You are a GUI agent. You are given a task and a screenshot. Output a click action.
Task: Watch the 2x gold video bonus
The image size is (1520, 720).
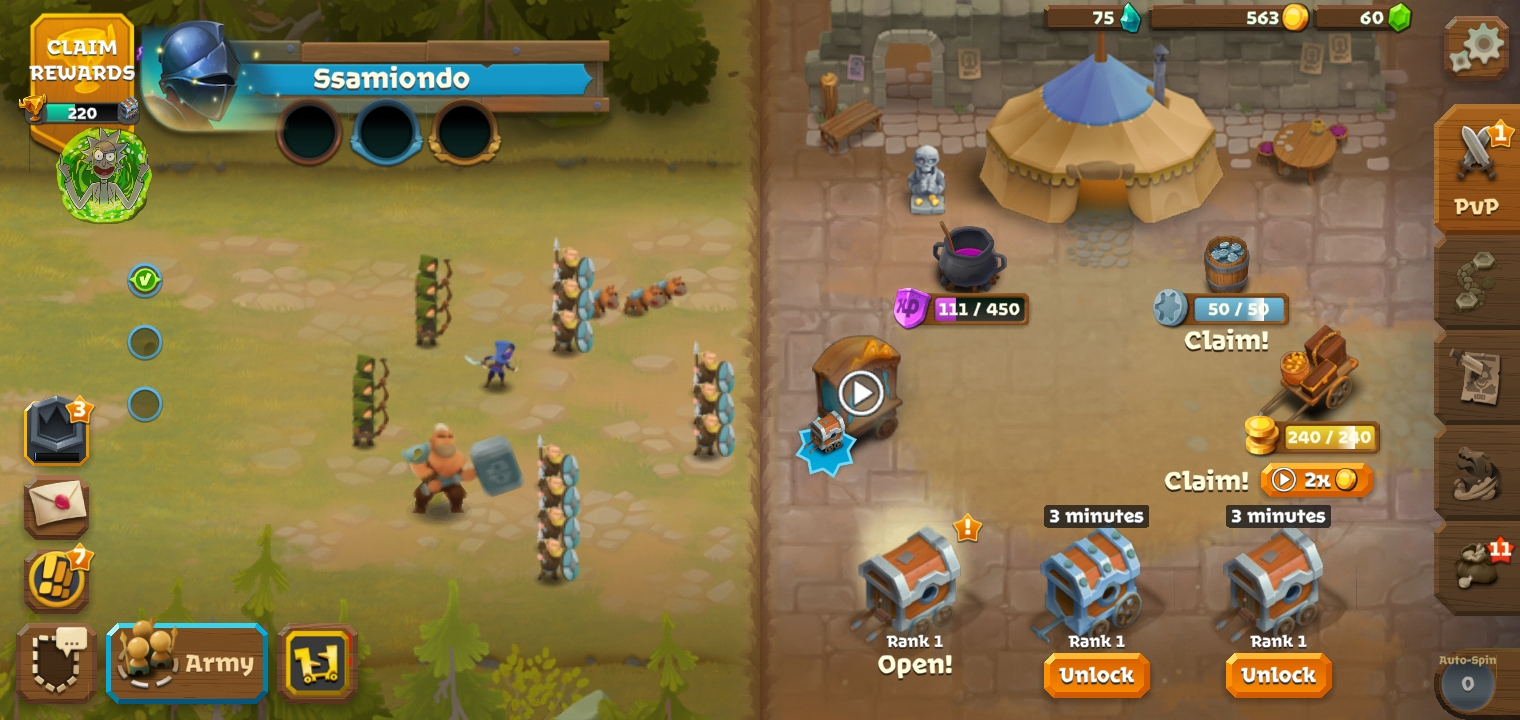[1316, 480]
